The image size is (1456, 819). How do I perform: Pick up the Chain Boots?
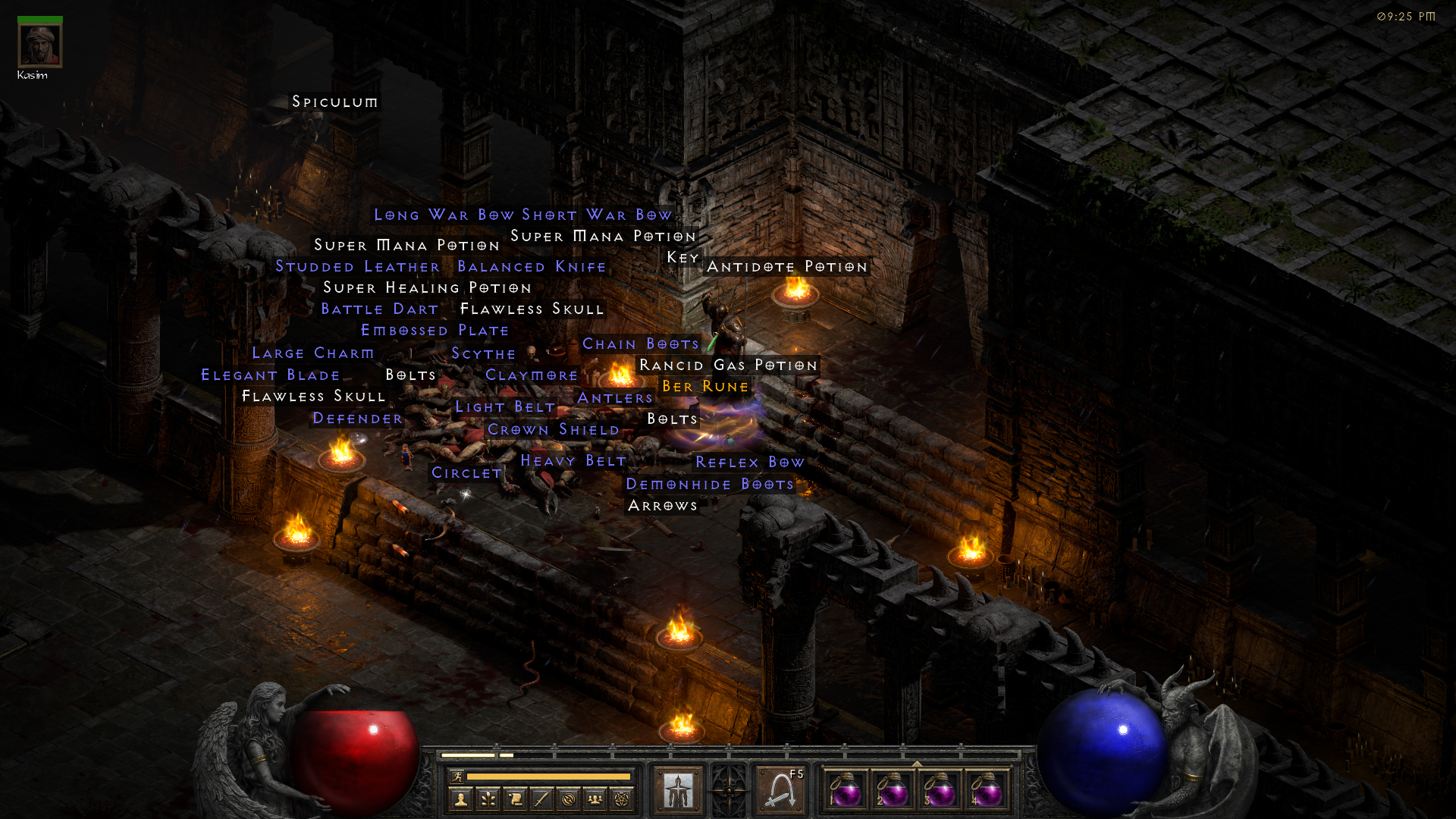click(640, 344)
